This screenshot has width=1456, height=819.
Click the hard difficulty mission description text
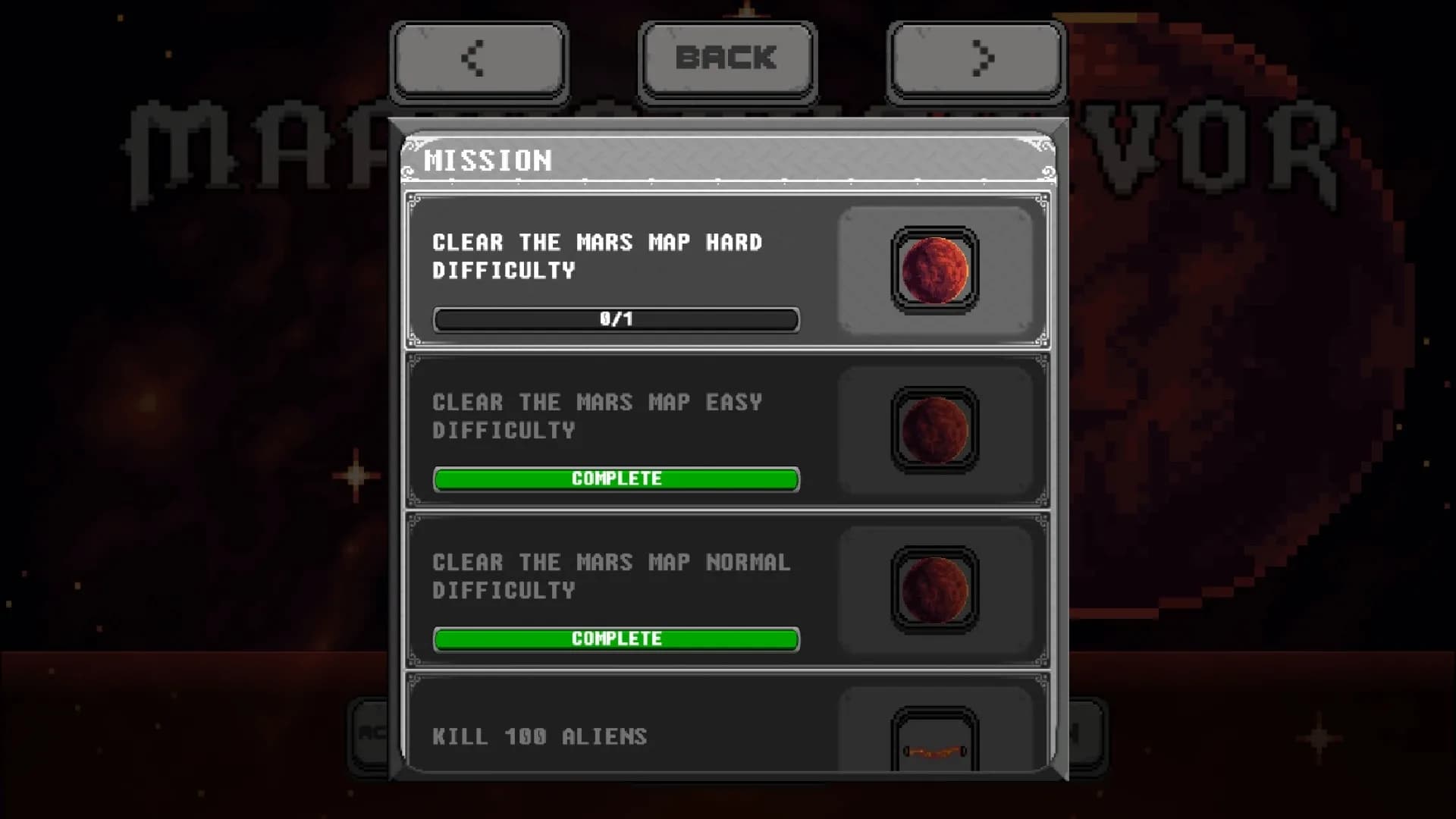[x=597, y=256]
